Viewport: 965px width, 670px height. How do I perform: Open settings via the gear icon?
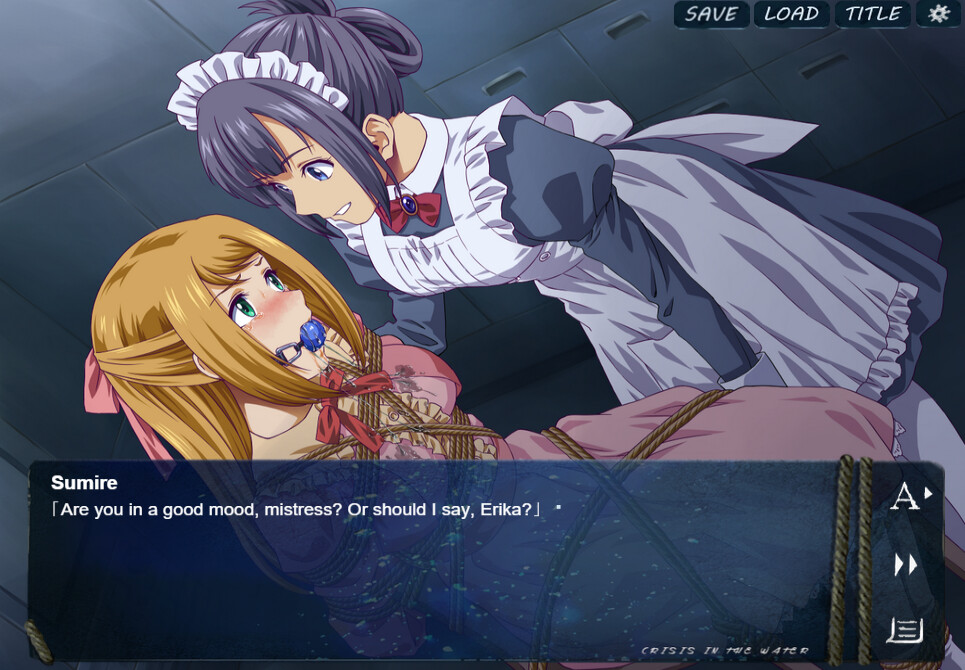(938, 14)
